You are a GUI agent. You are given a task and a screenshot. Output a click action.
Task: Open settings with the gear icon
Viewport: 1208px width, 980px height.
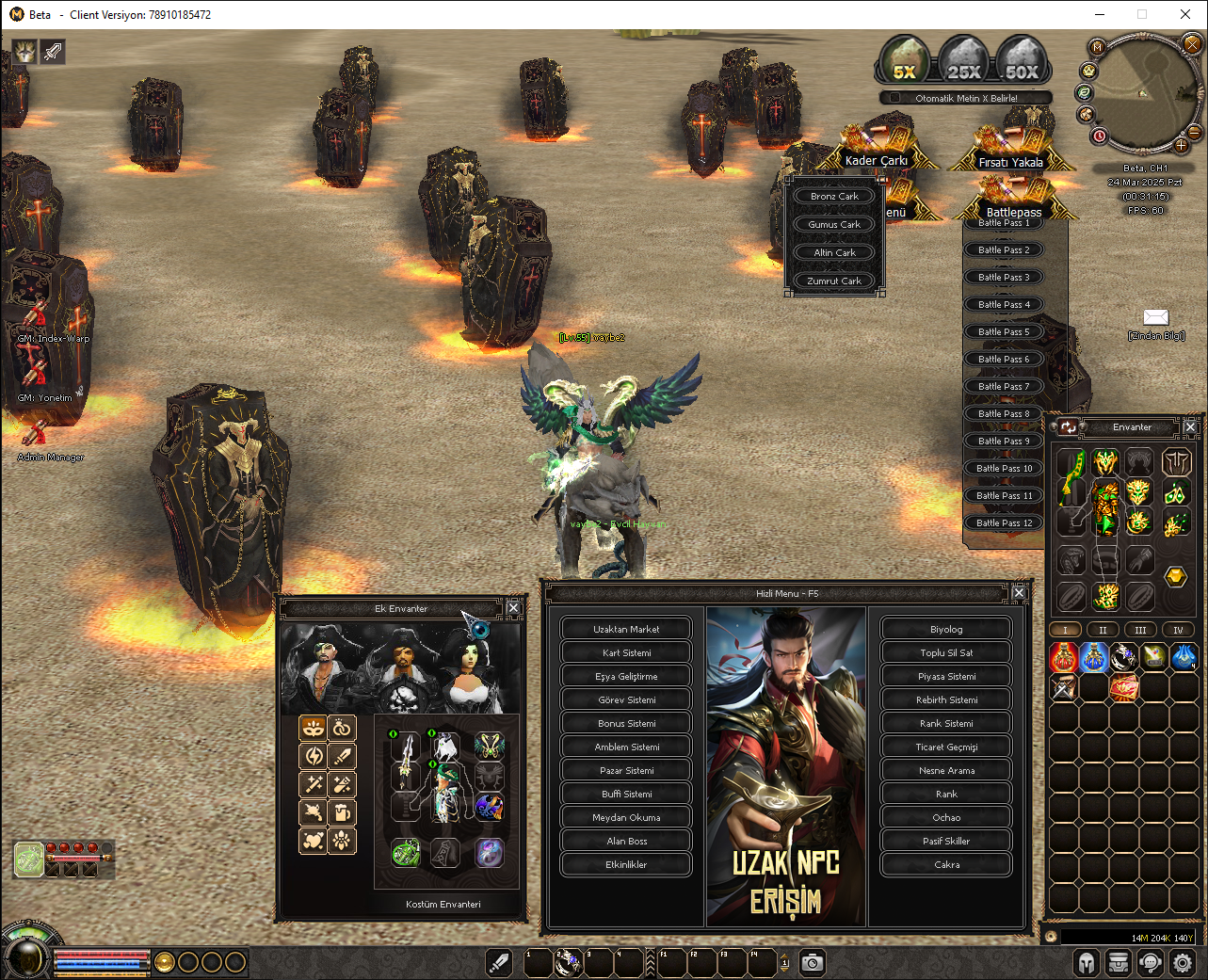point(1183,963)
